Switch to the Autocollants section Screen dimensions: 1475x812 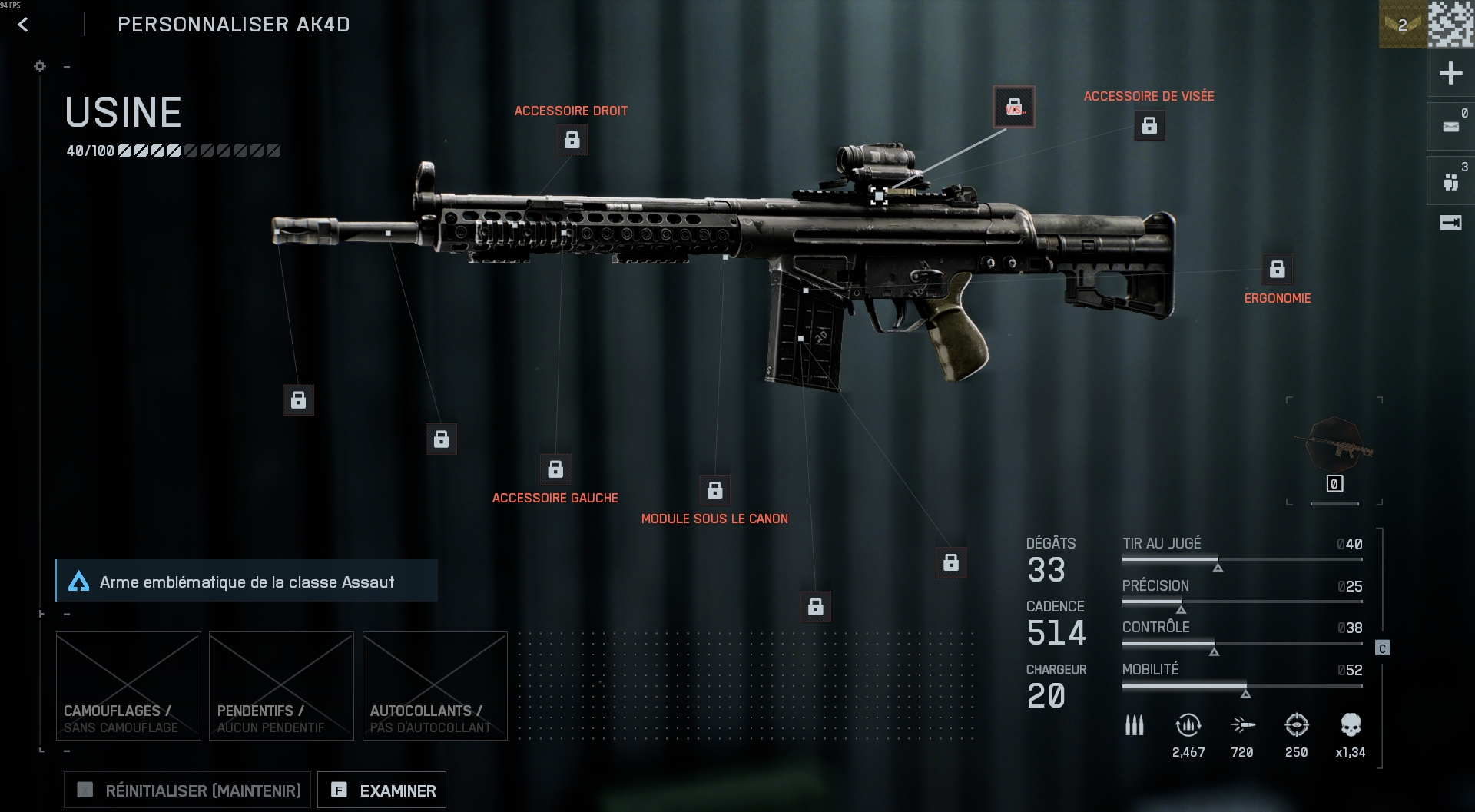pos(435,686)
